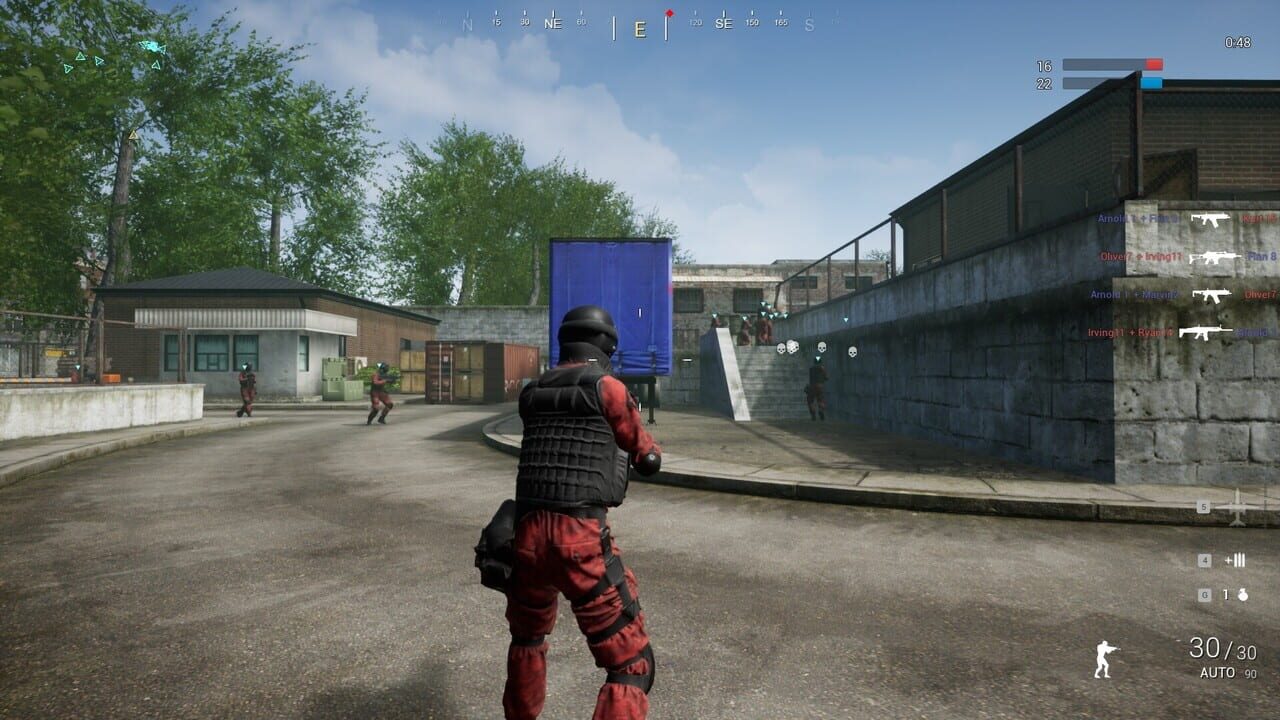
Task: Select the grenade icon beside the G keybind
Action: (x=1243, y=596)
